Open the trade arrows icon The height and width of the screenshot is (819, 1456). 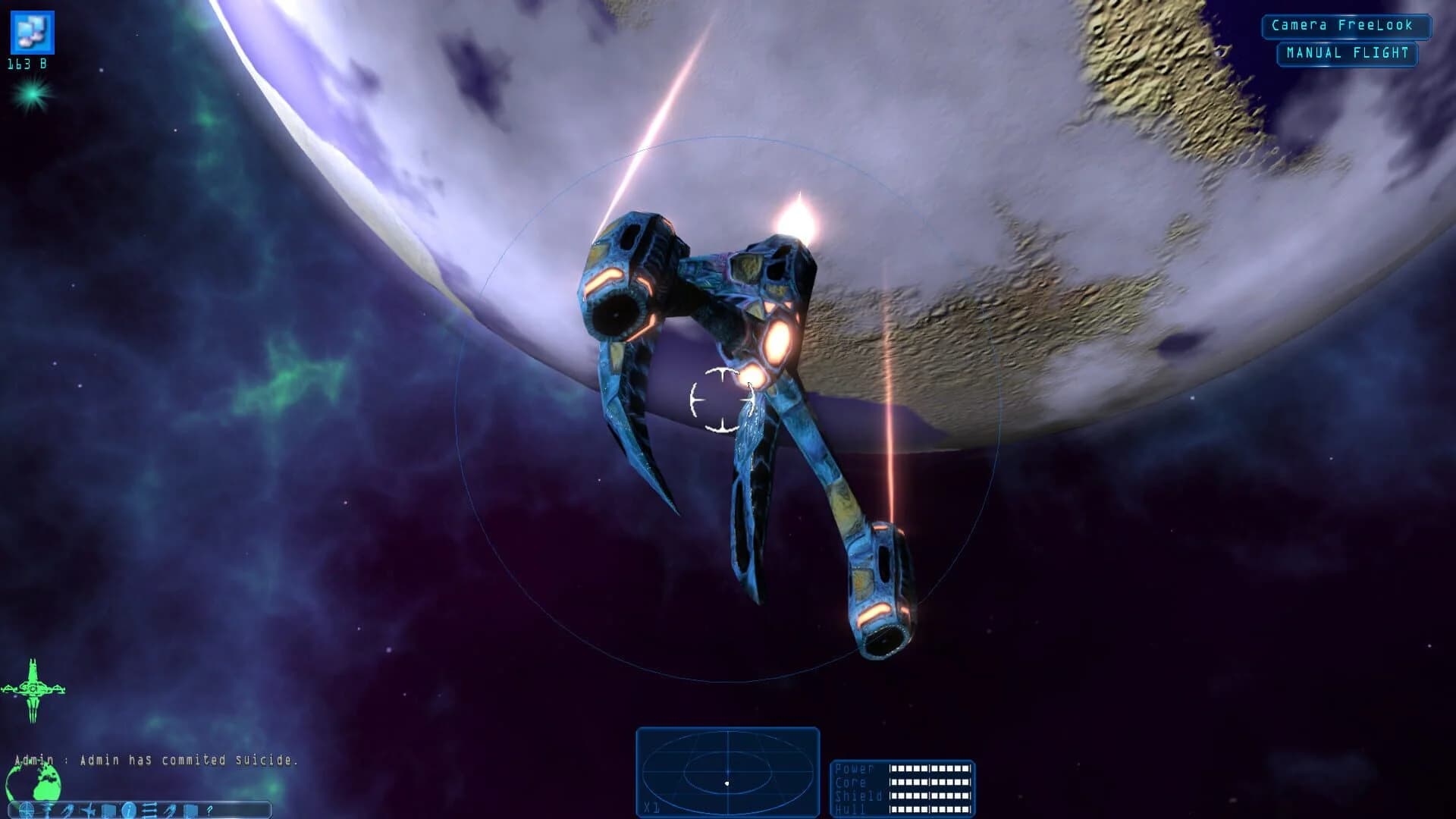click(149, 810)
